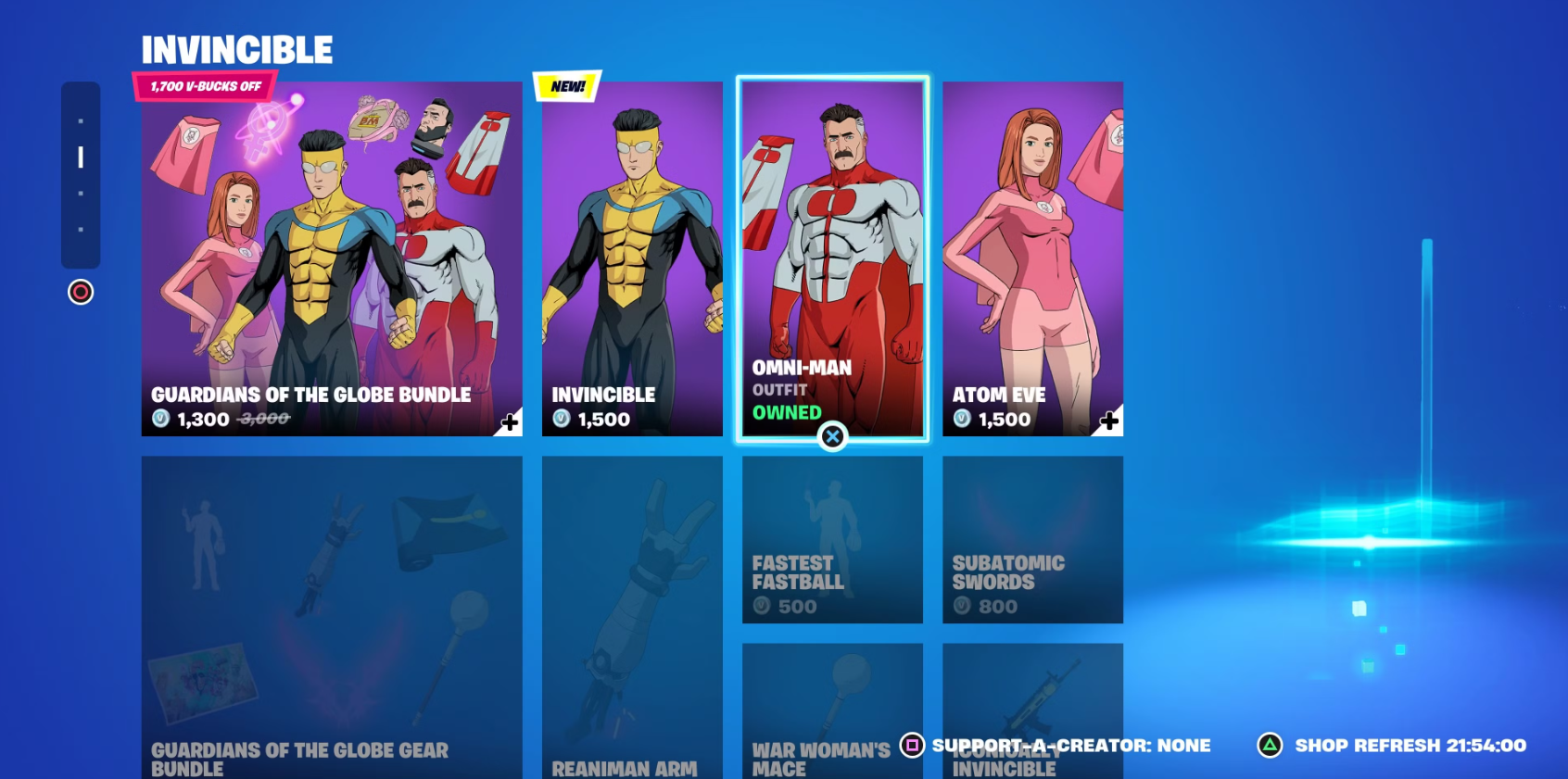The height and width of the screenshot is (779, 1568).
Task: Expand the Atom Eve bundle plus icon
Action: click(x=1108, y=422)
